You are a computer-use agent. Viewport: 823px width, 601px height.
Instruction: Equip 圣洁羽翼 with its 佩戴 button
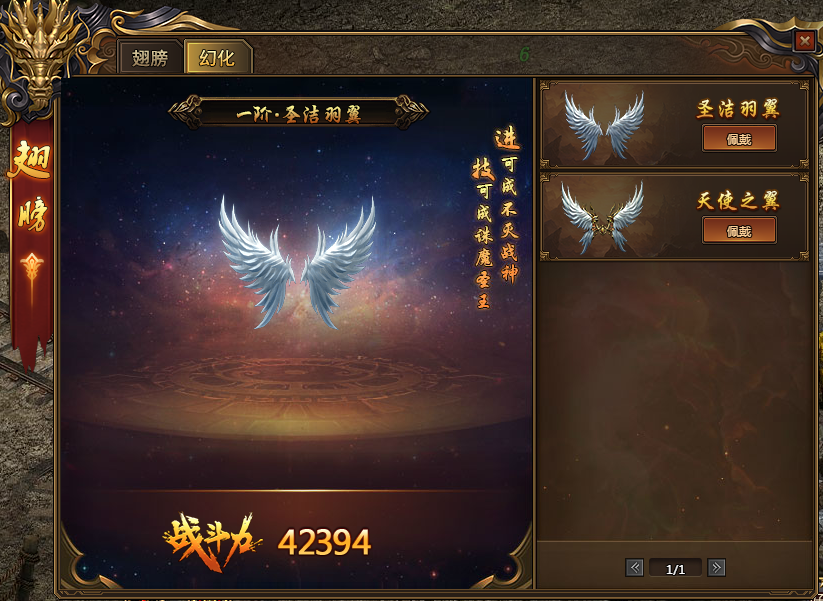pos(739,138)
